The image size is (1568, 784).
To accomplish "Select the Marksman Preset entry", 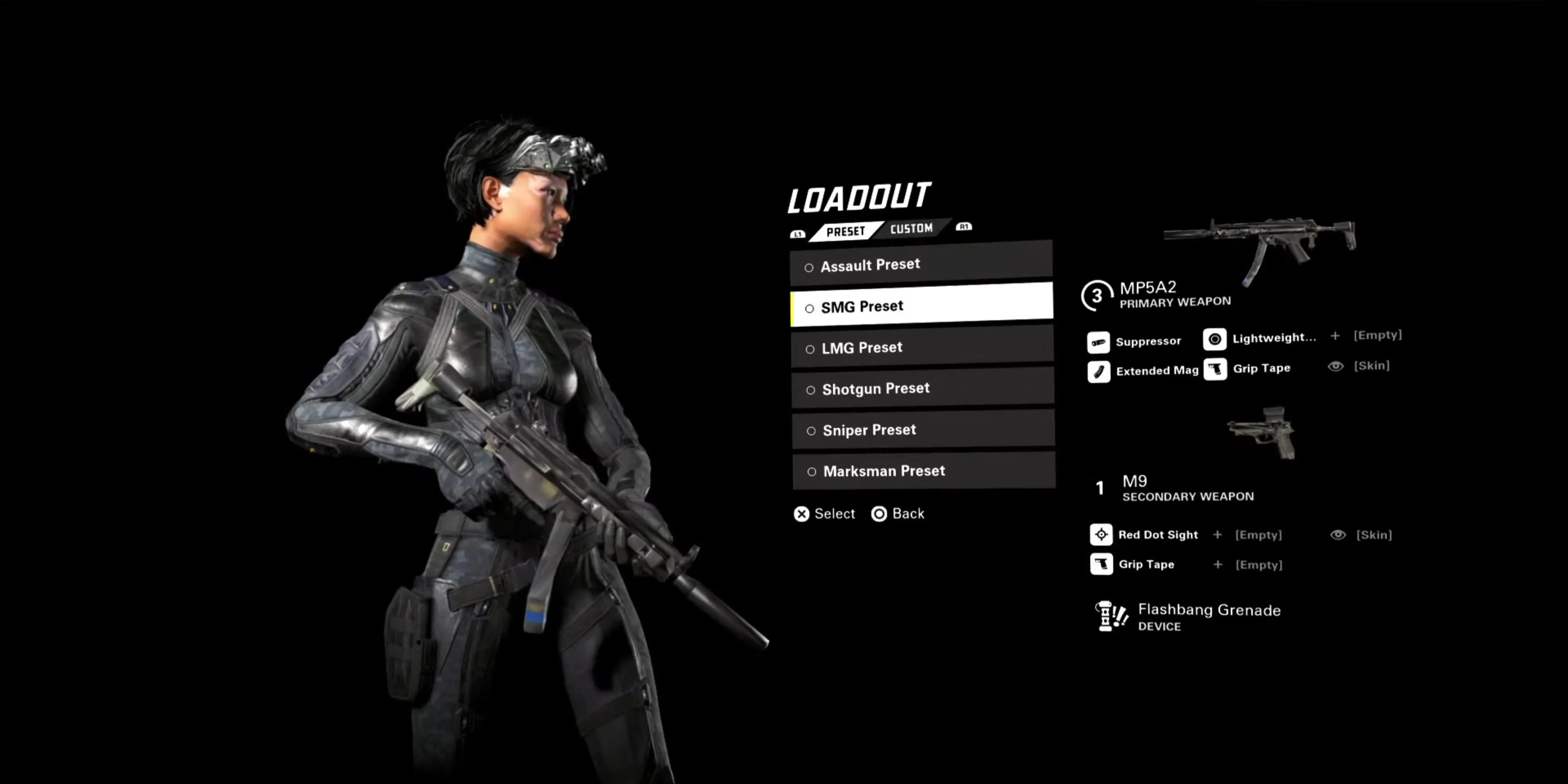I will pos(923,470).
